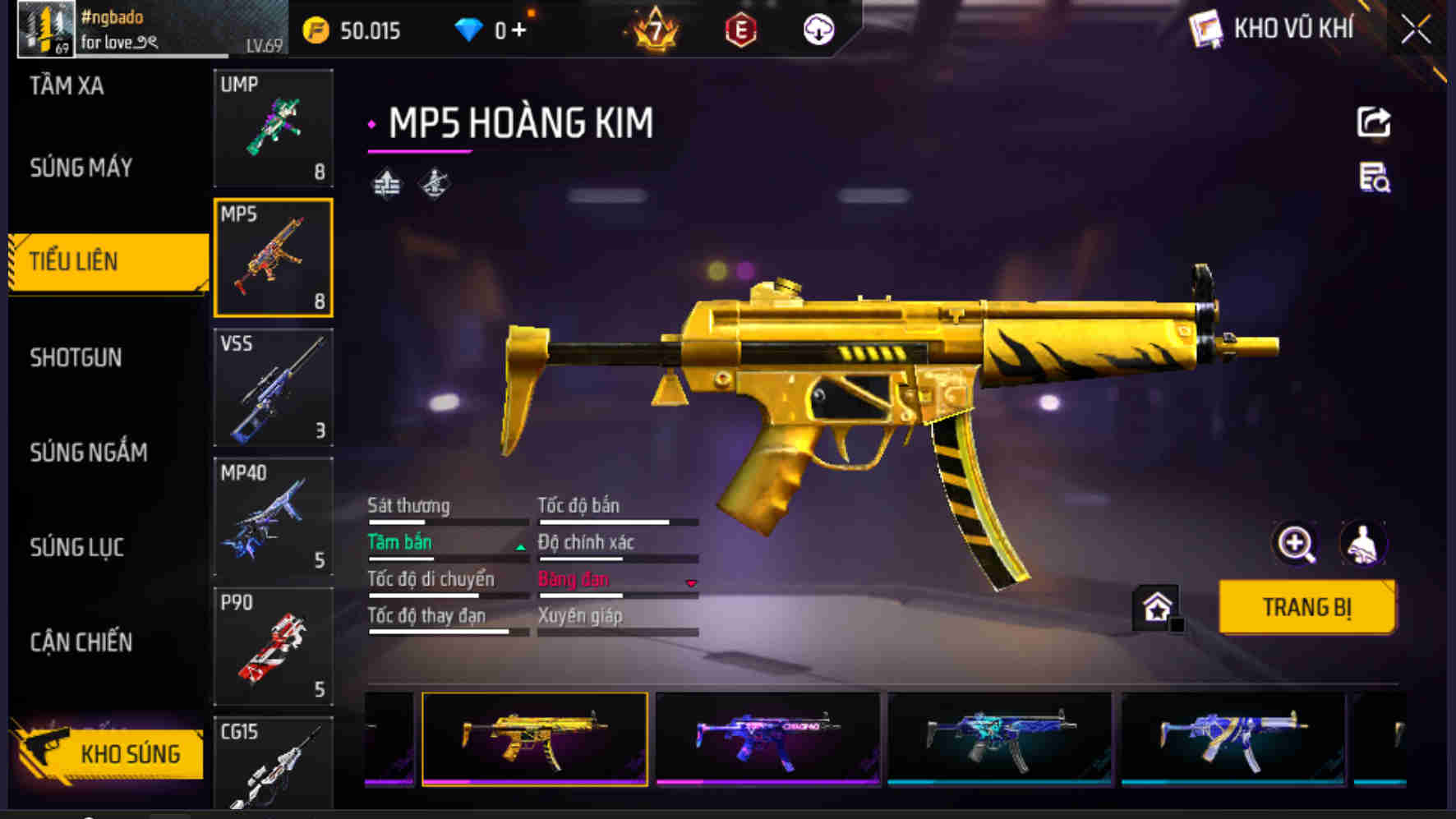Share the MP5 Hoàng Kim skin
1456x819 pixels.
pyautogui.click(x=1373, y=122)
